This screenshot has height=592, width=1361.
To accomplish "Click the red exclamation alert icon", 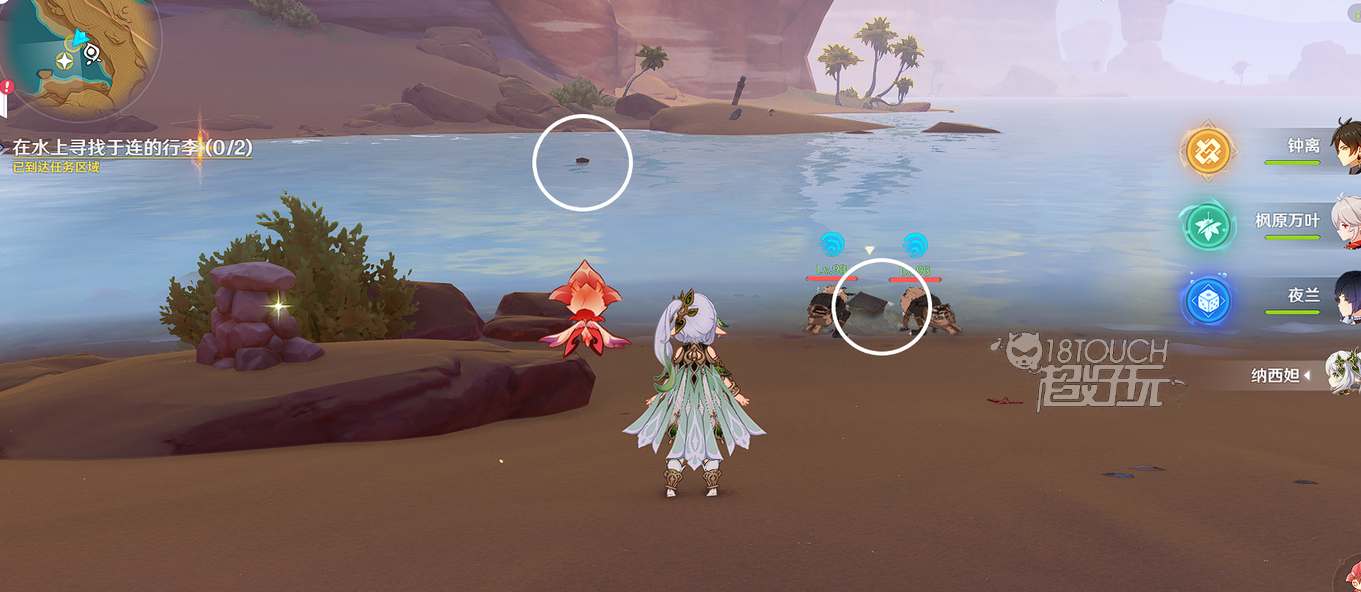I will (x=7, y=87).
